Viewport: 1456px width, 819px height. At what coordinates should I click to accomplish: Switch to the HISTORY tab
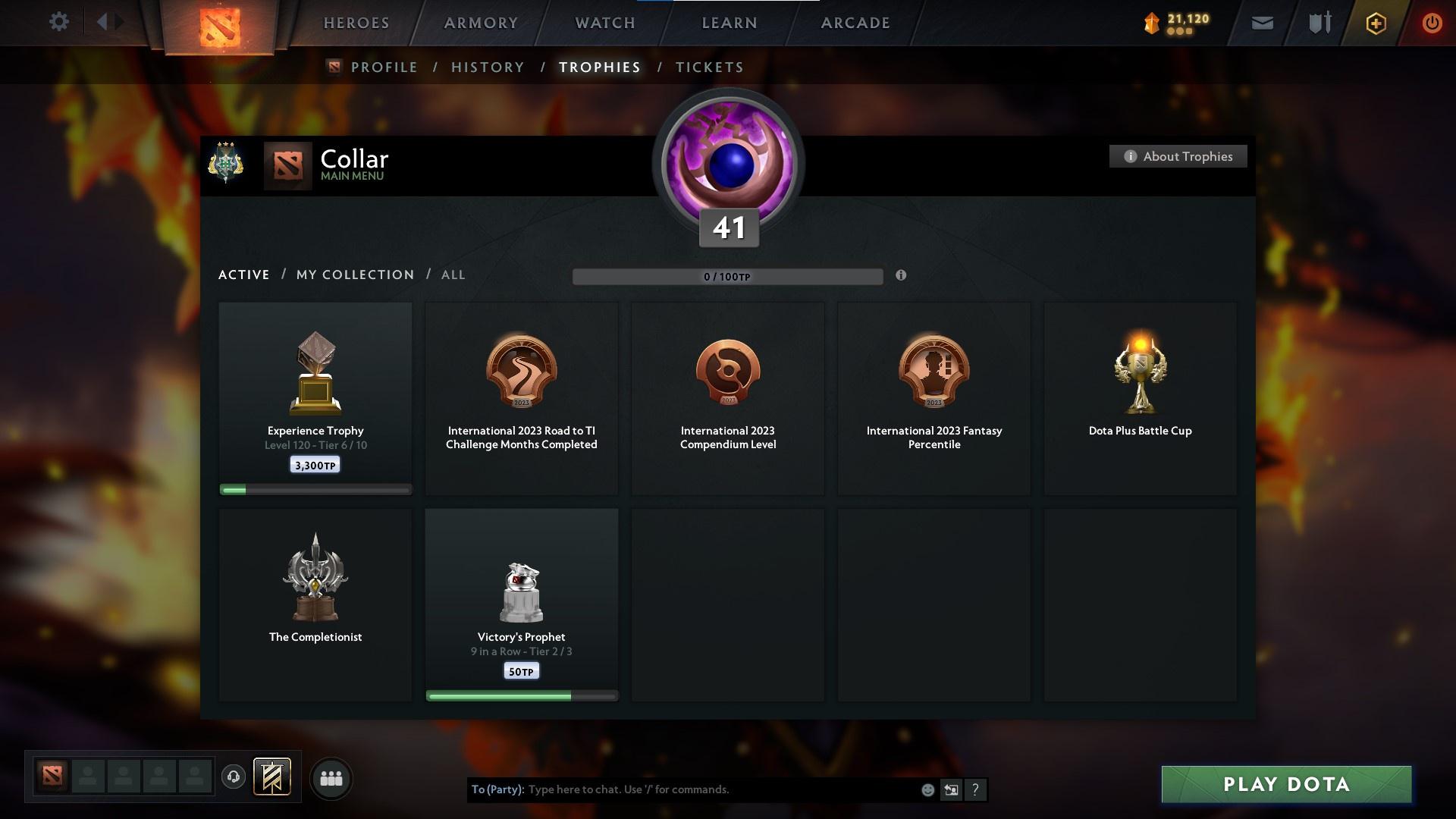coord(487,67)
